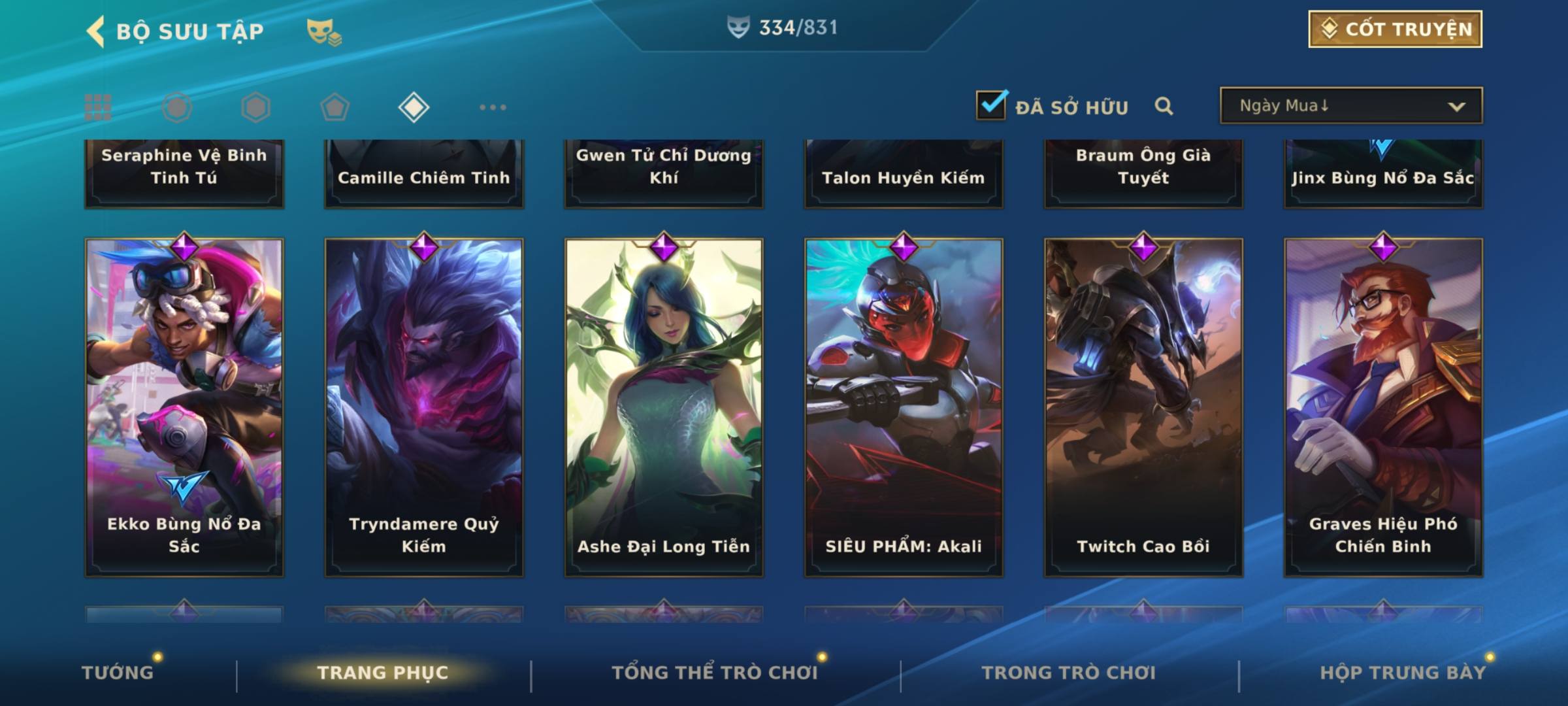Pick the Twitch Cao Bồi skin card
This screenshot has width=1568, height=706.
(x=1143, y=407)
